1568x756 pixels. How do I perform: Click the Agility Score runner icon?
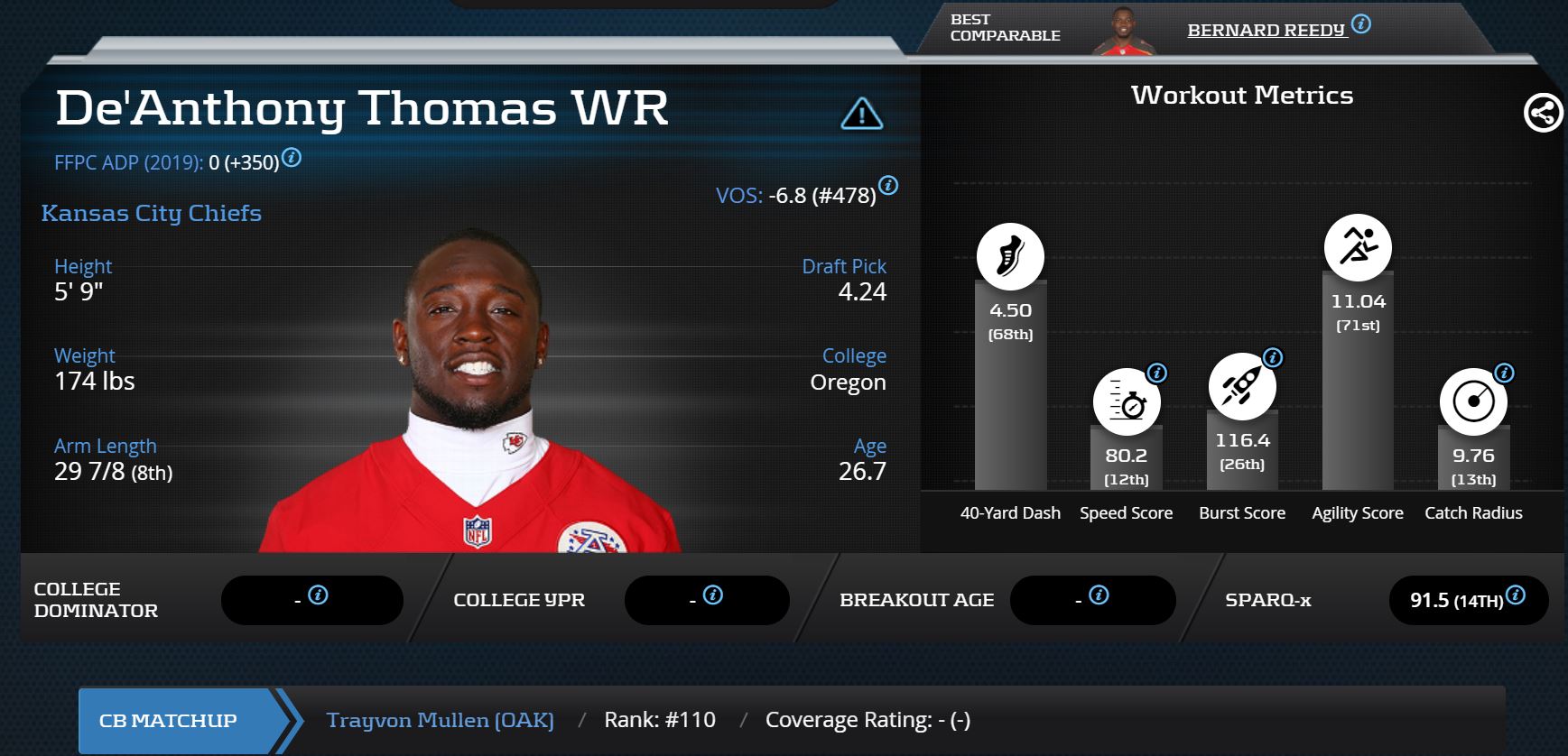click(1358, 246)
